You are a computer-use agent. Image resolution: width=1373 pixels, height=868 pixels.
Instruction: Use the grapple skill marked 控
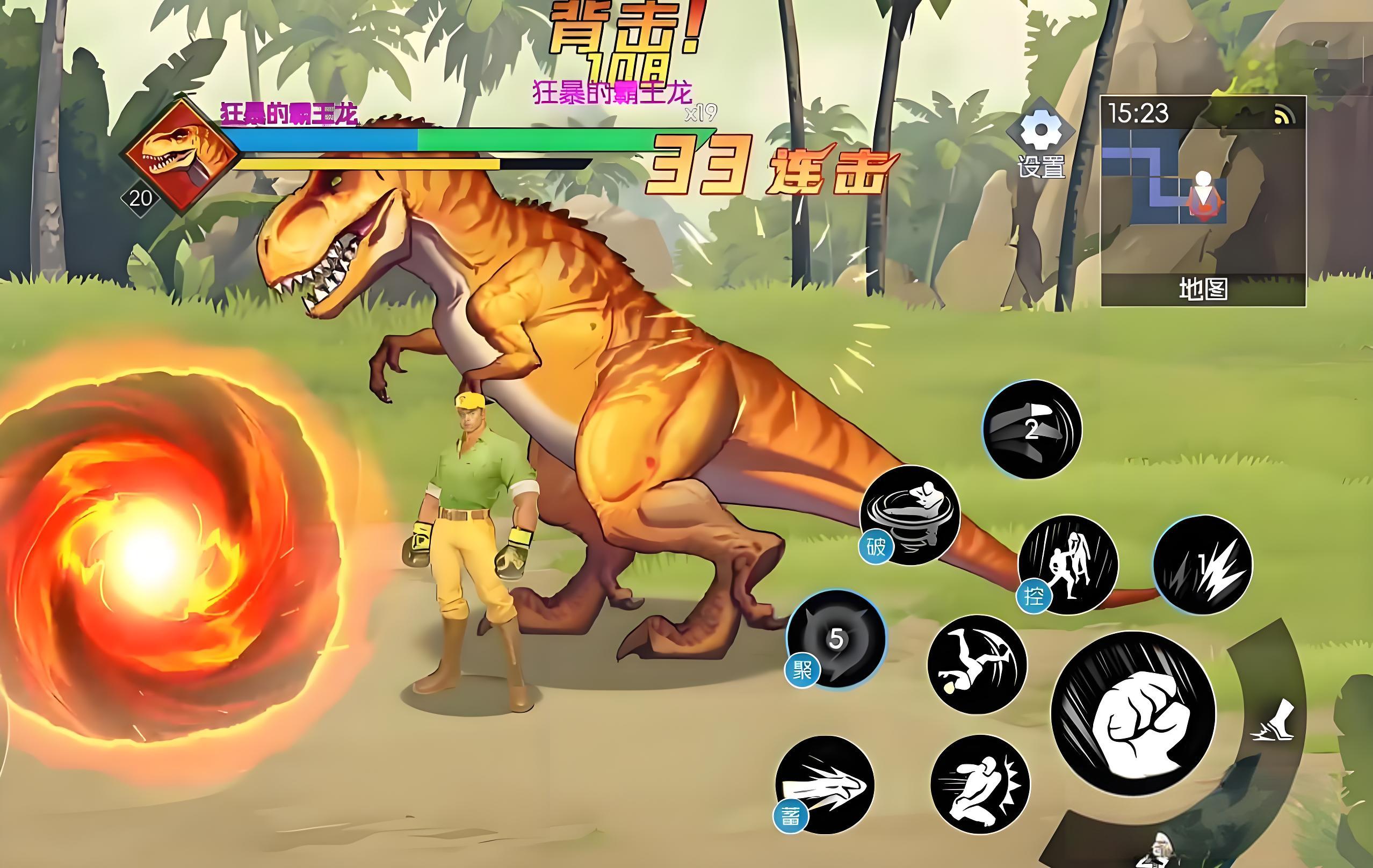pos(1068,565)
